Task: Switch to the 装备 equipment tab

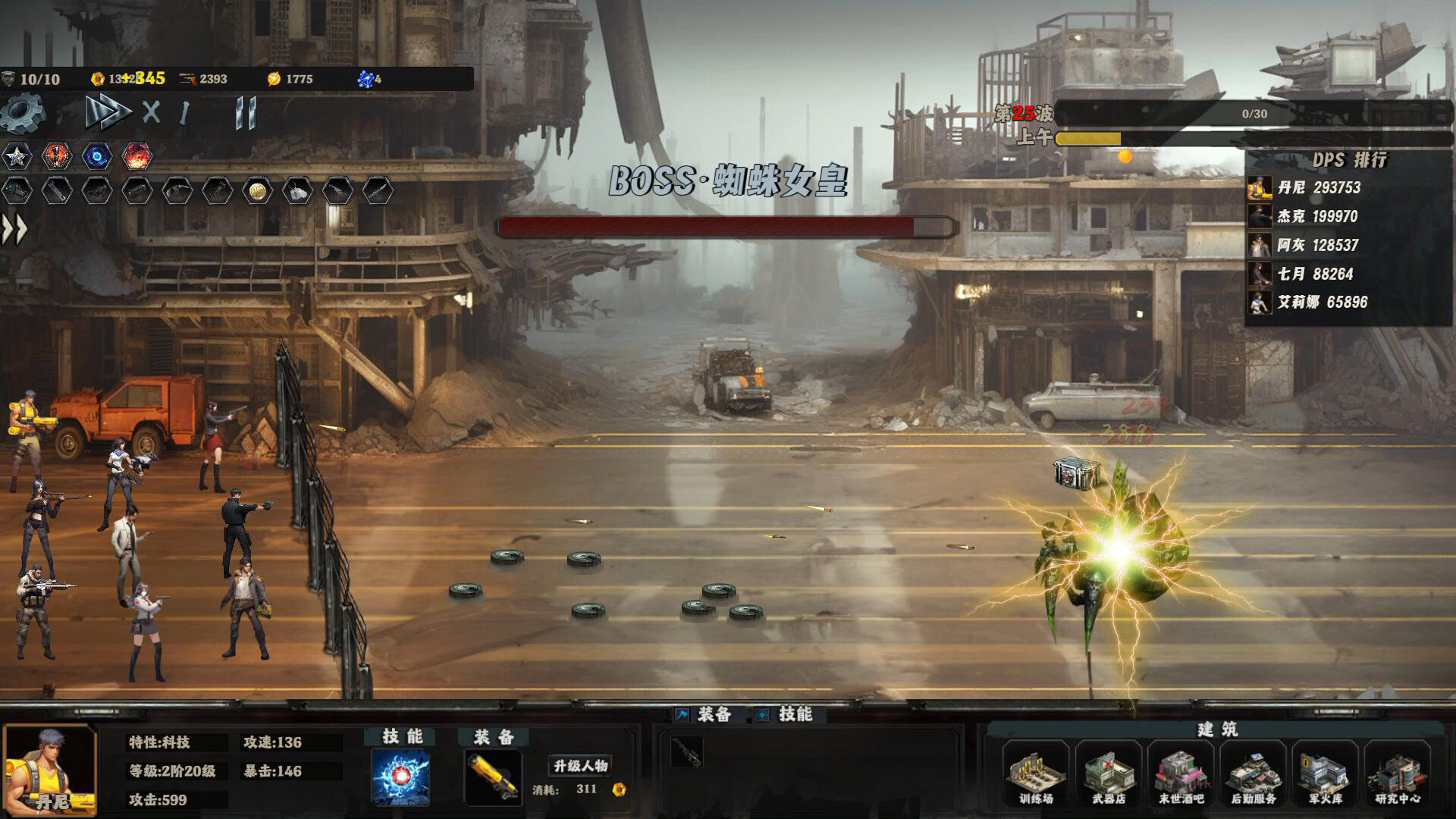Action: pos(704,714)
